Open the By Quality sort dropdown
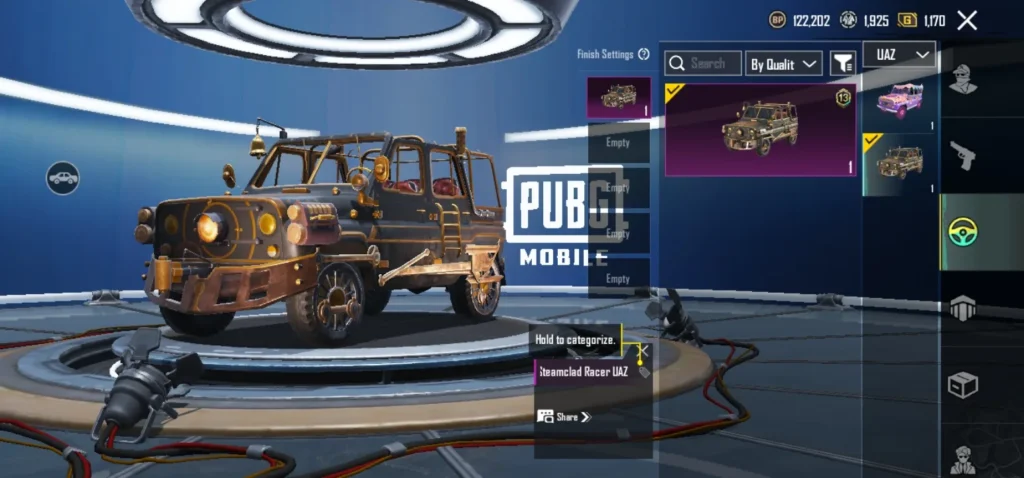The image size is (1024, 478). pyautogui.click(x=784, y=64)
